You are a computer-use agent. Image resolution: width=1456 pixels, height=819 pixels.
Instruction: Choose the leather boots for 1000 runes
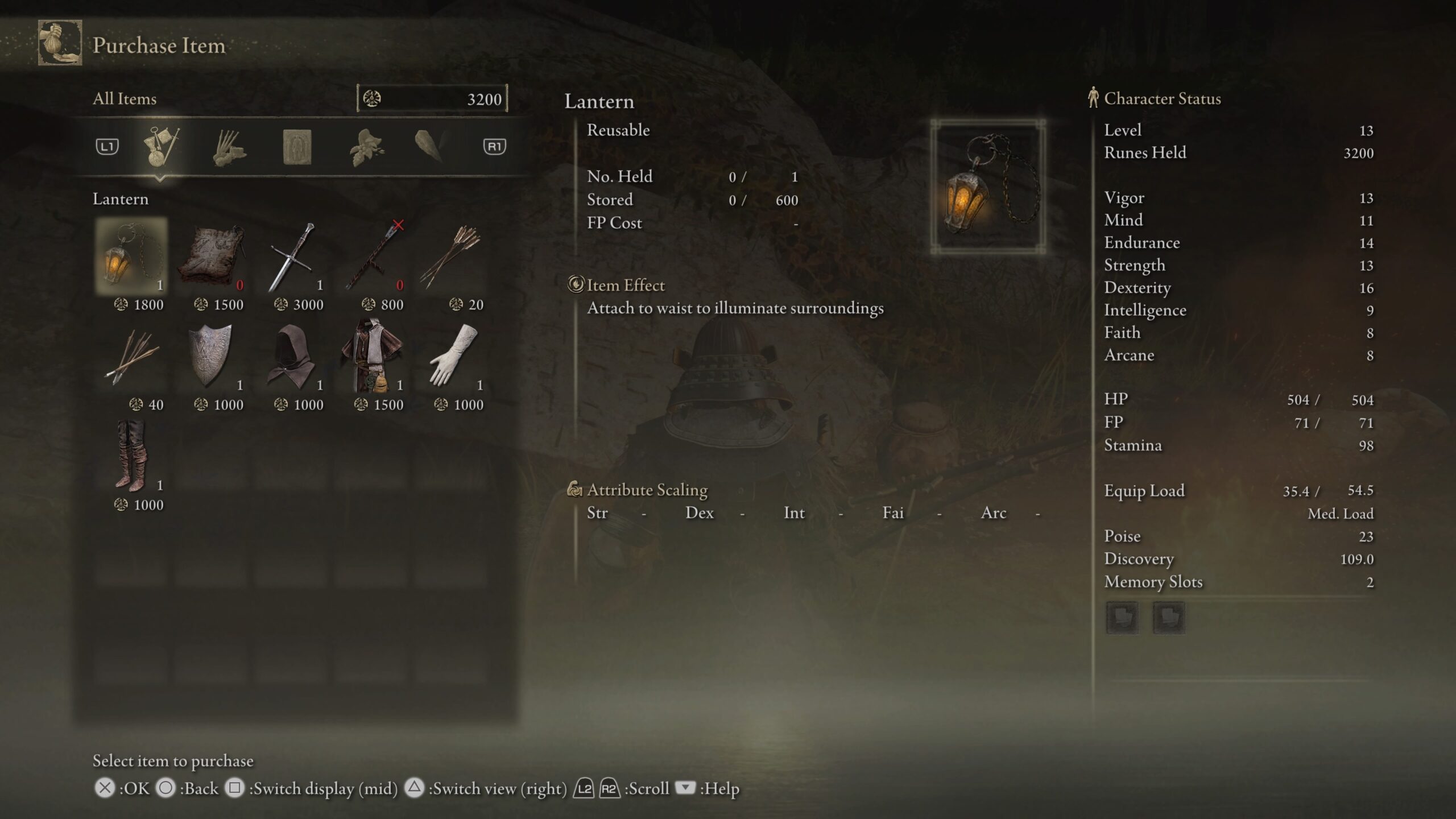(131, 457)
